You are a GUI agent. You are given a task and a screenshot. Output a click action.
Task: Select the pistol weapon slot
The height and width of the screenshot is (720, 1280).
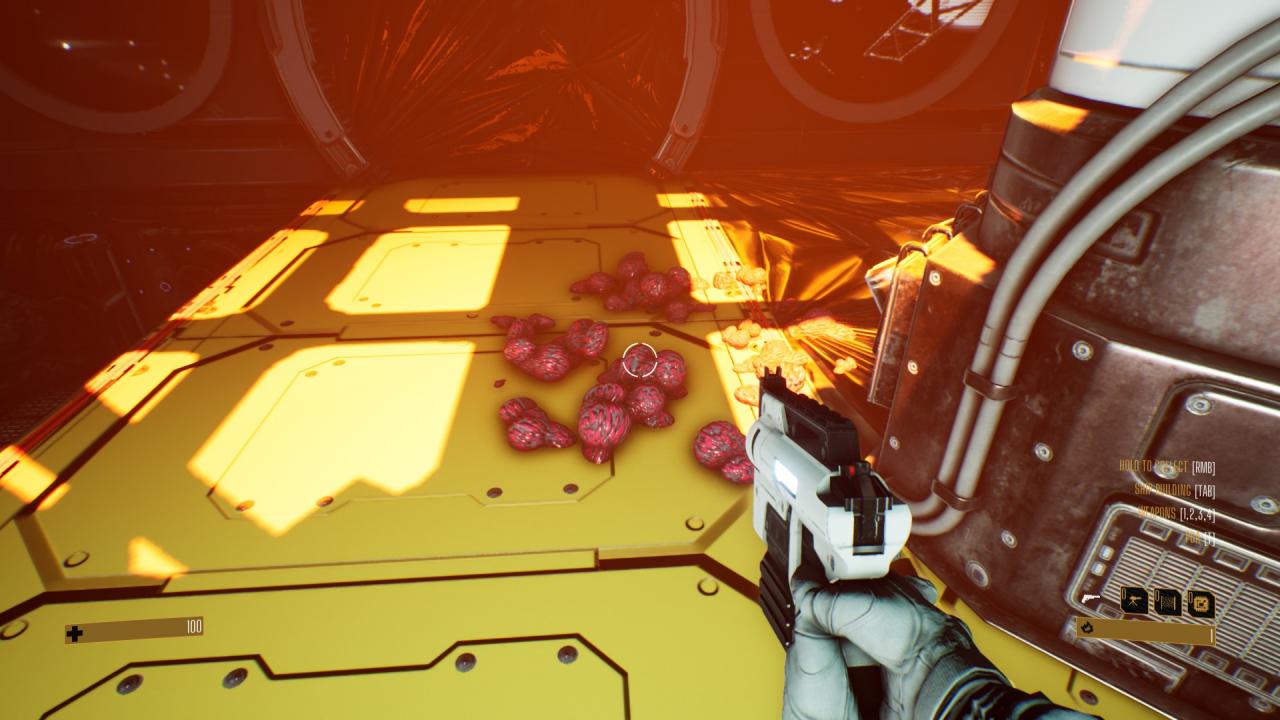(x=1090, y=598)
